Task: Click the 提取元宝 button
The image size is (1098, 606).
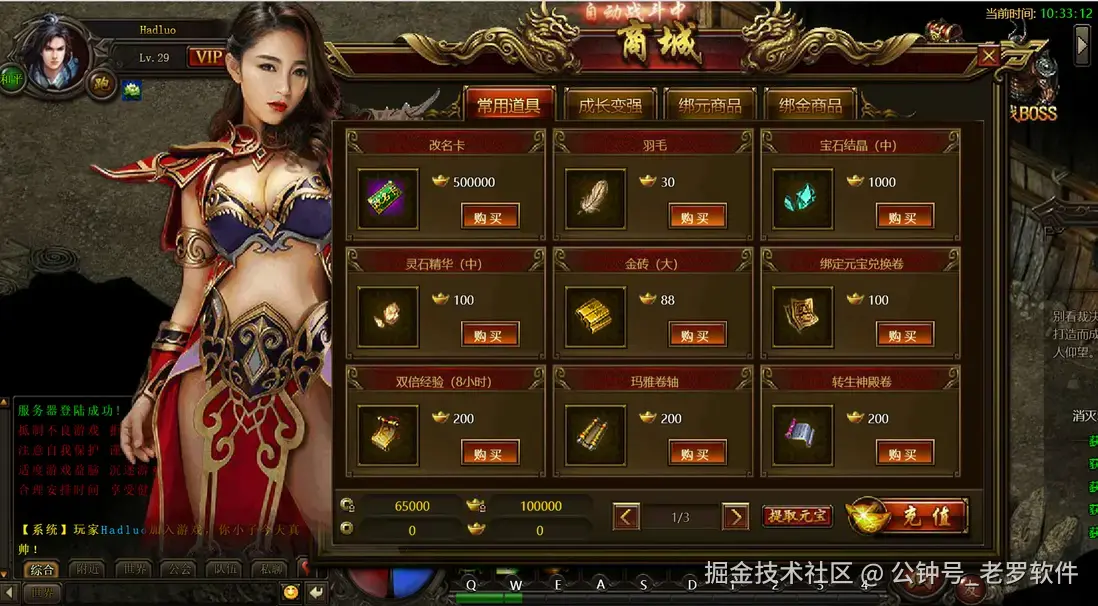Action: tap(797, 516)
